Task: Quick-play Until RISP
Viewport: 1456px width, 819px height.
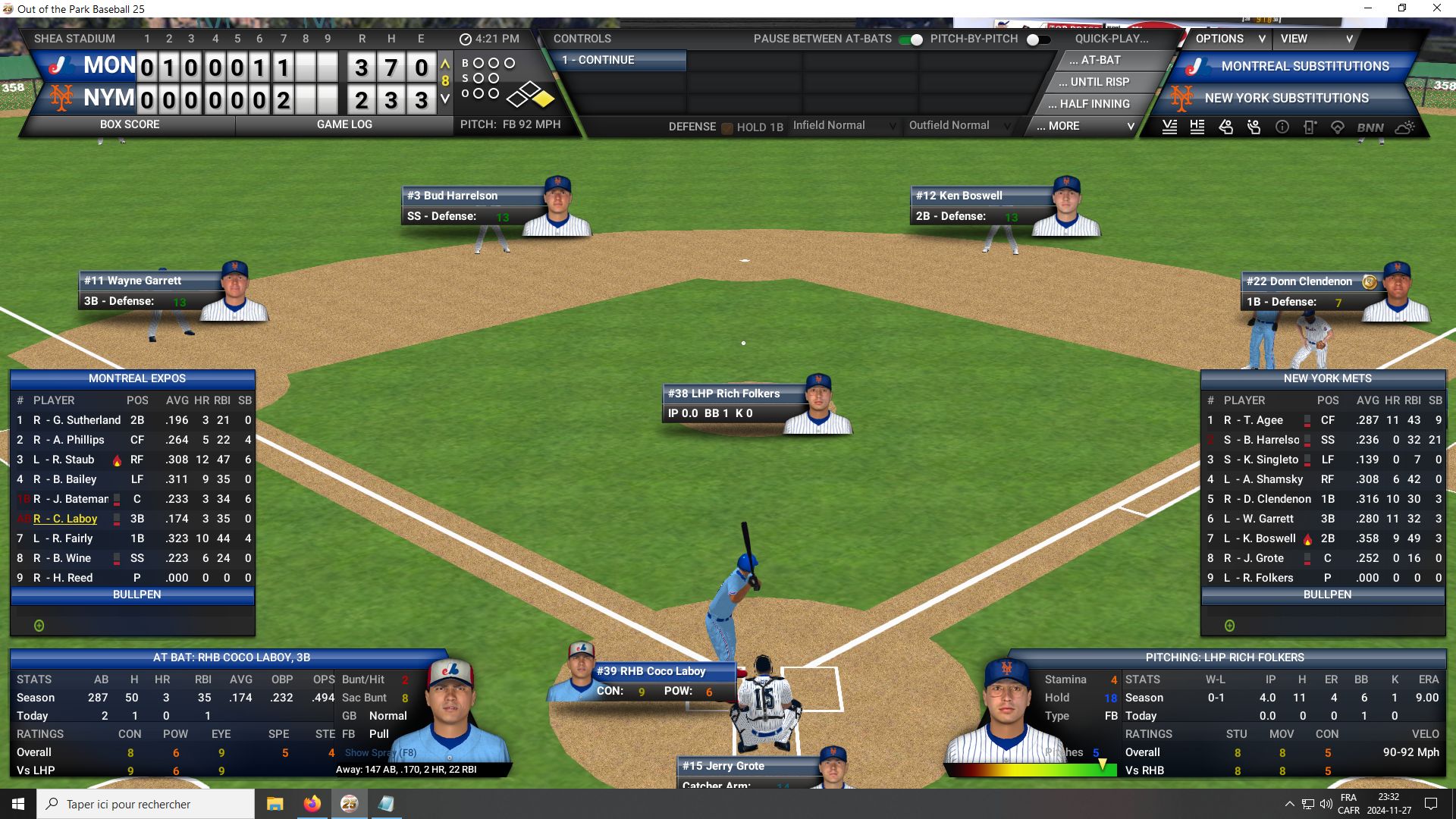Action: [x=1100, y=82]
